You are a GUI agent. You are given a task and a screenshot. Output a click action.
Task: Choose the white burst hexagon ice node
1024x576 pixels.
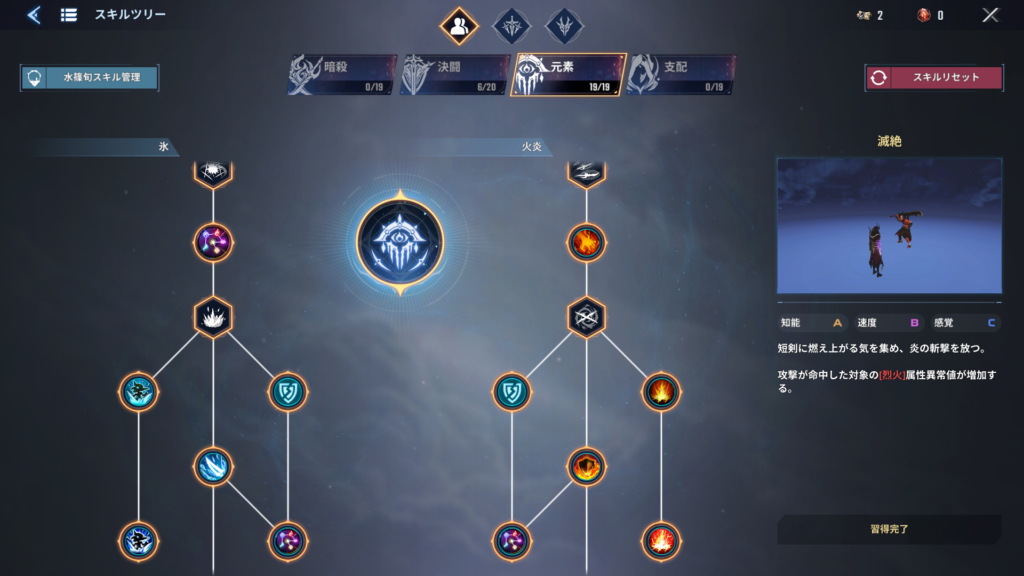tap(213, 317)
